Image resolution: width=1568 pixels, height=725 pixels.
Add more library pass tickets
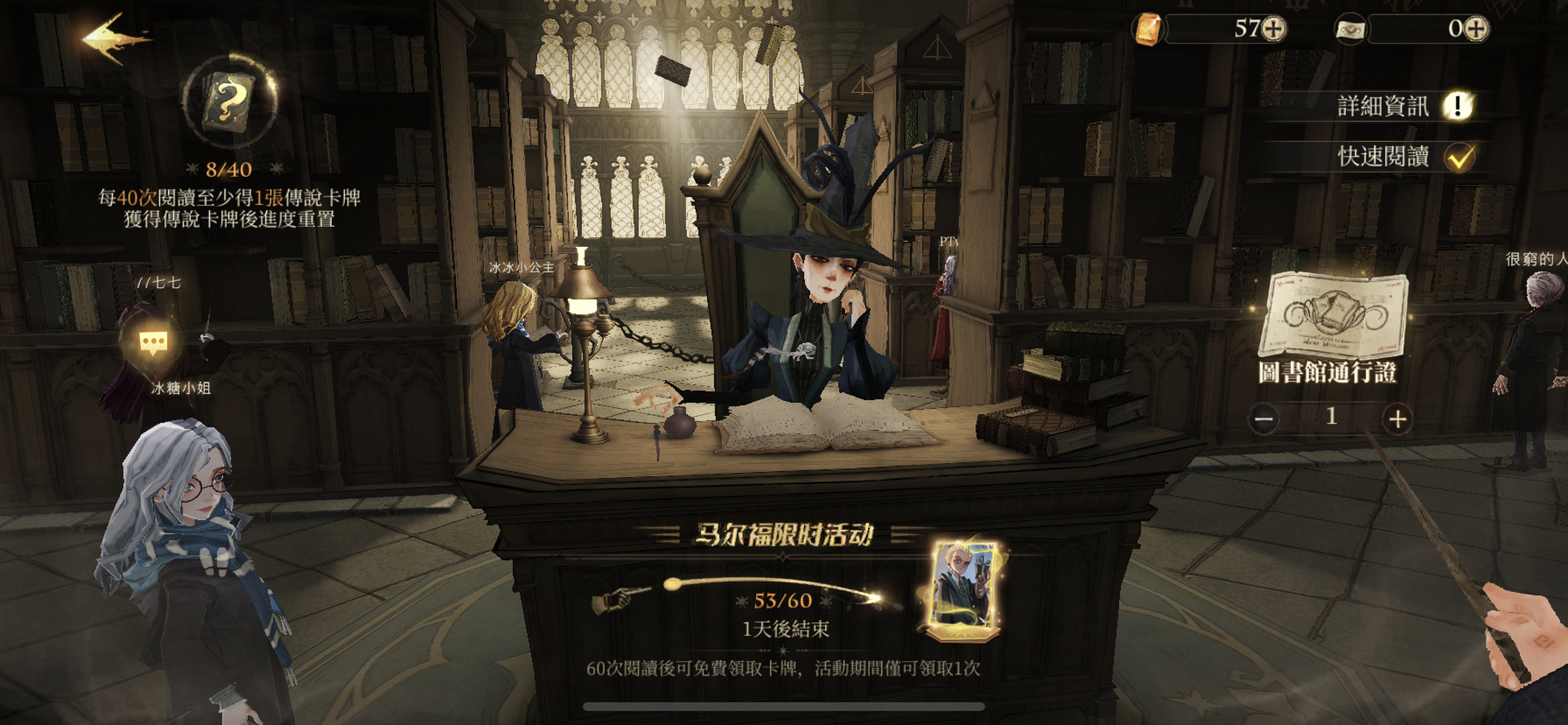[x=1477, y=29]
